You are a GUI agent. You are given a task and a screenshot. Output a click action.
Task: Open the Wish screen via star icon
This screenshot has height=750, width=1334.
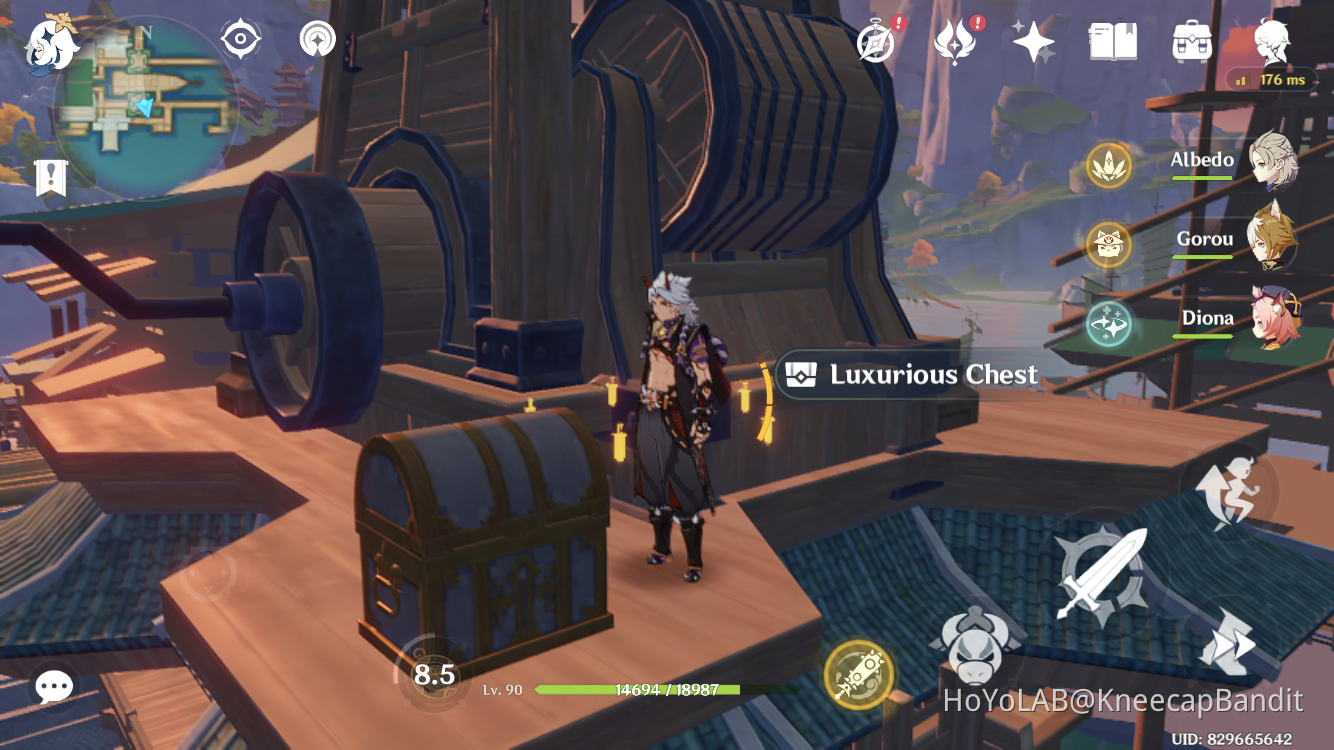pos(1033,42)
